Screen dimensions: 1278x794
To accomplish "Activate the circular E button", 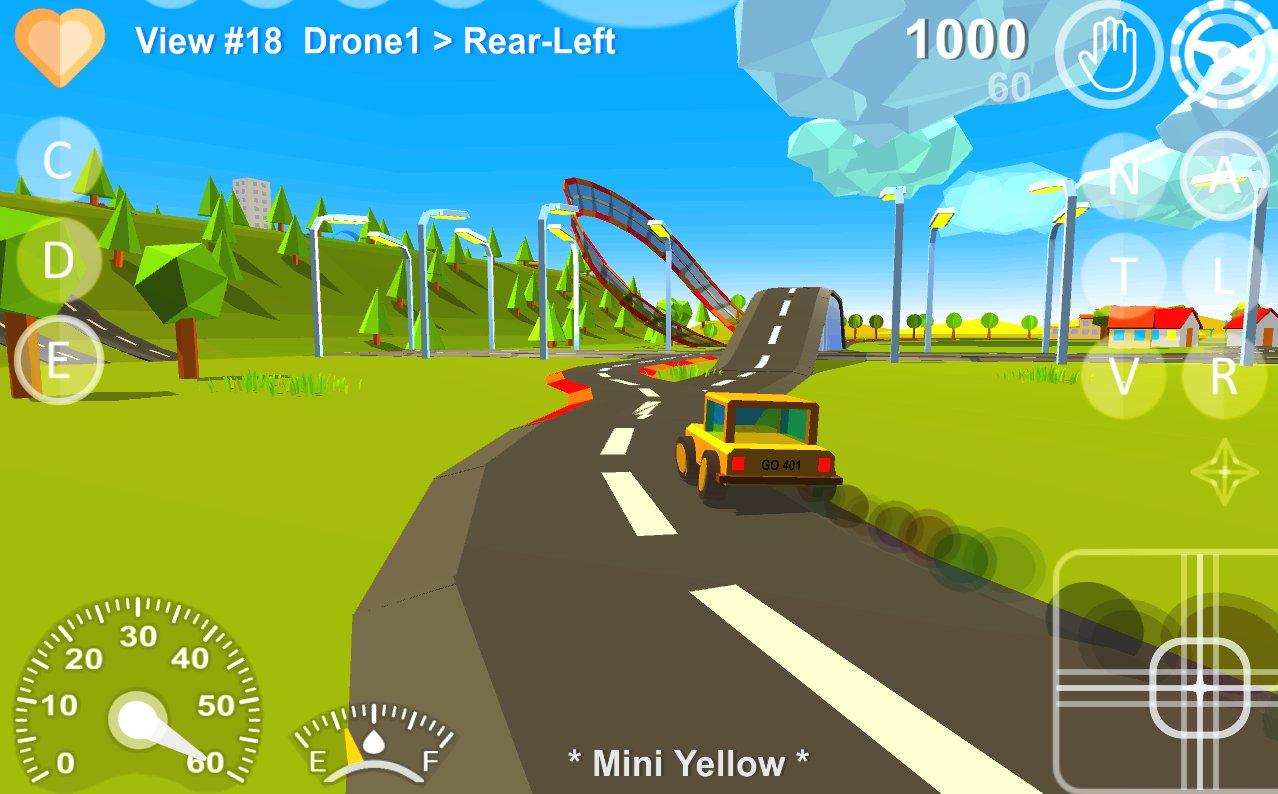I will pyautogui.click(x=59, y=361).
